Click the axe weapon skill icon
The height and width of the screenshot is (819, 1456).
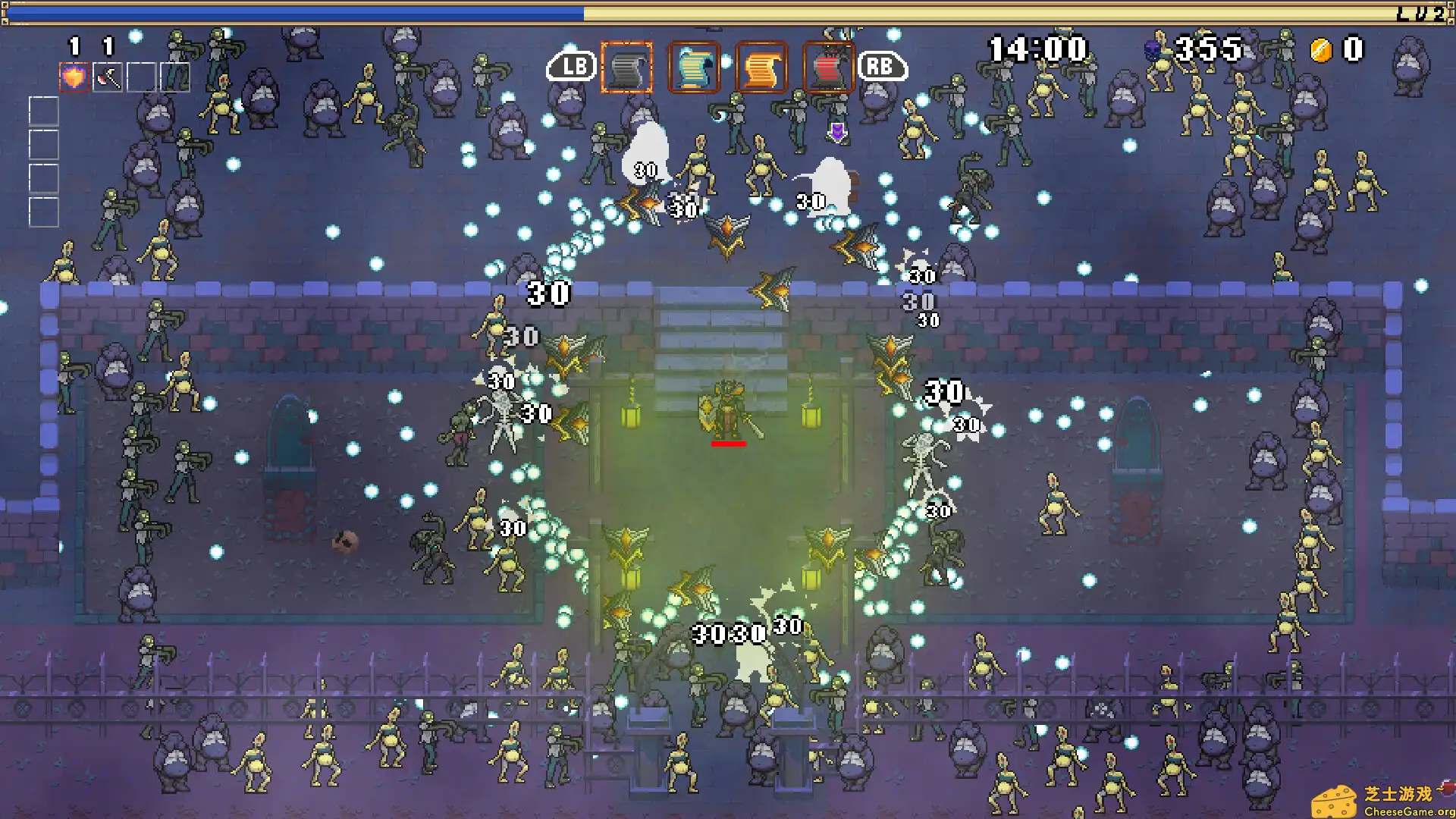(107, 77)
